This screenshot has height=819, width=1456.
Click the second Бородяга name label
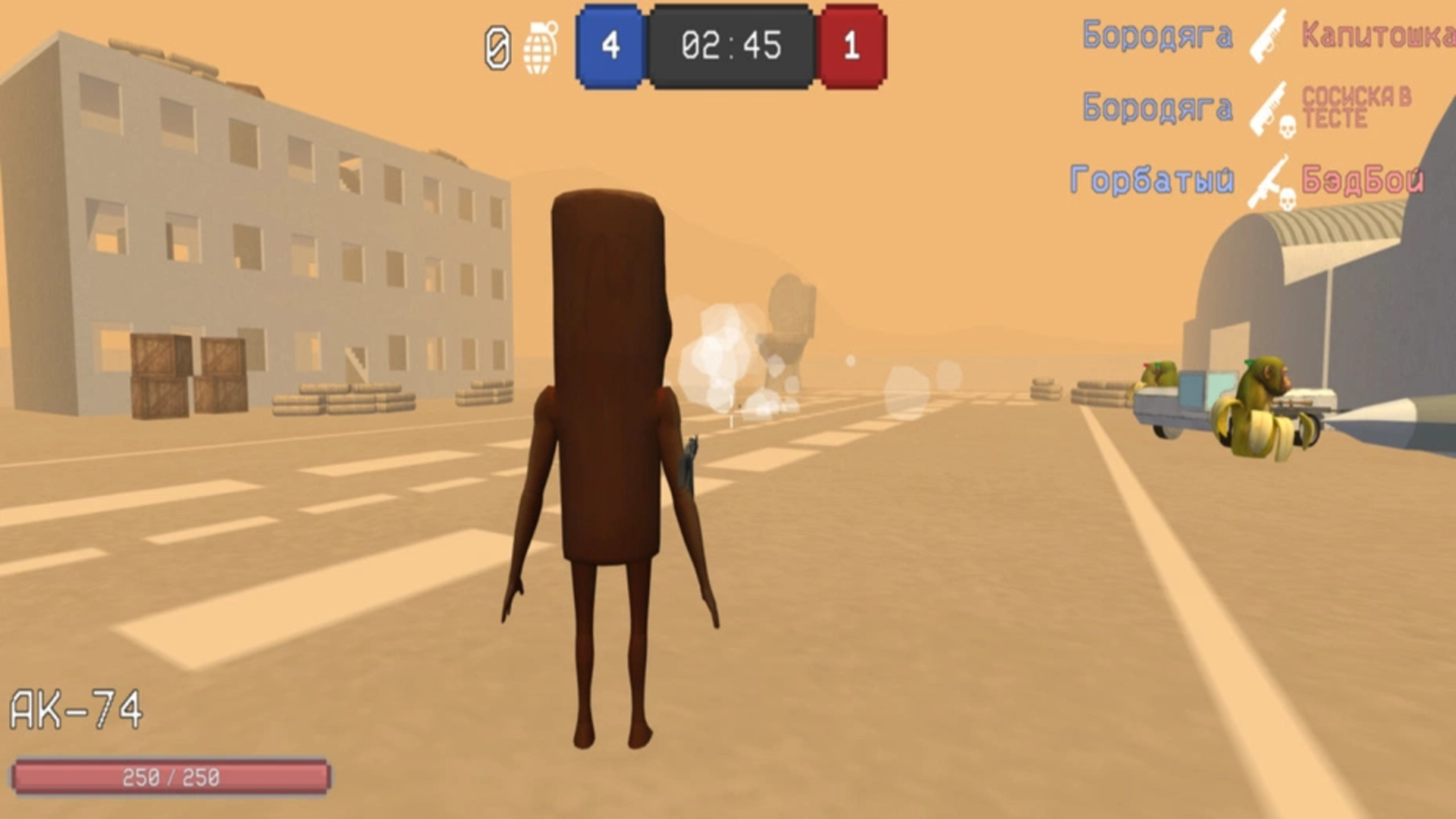[1160, 106]
